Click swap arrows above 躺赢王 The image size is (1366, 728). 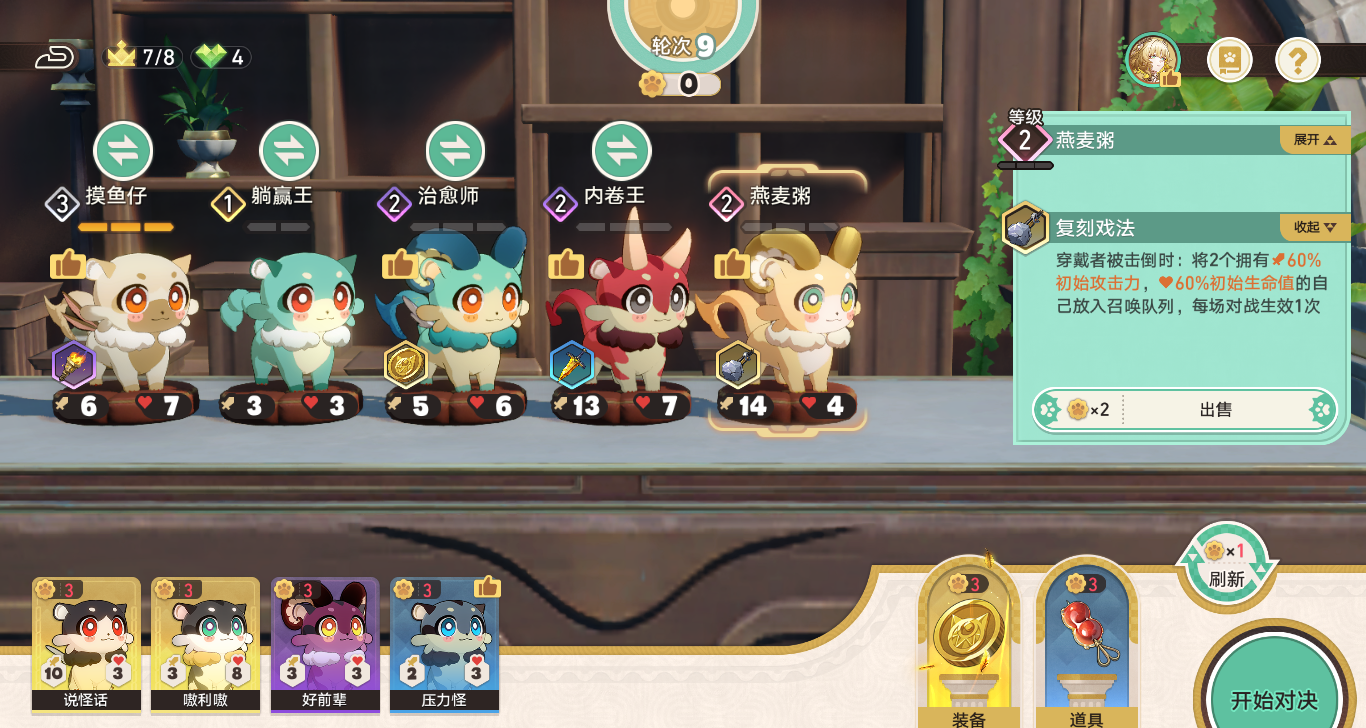point(289,151)
